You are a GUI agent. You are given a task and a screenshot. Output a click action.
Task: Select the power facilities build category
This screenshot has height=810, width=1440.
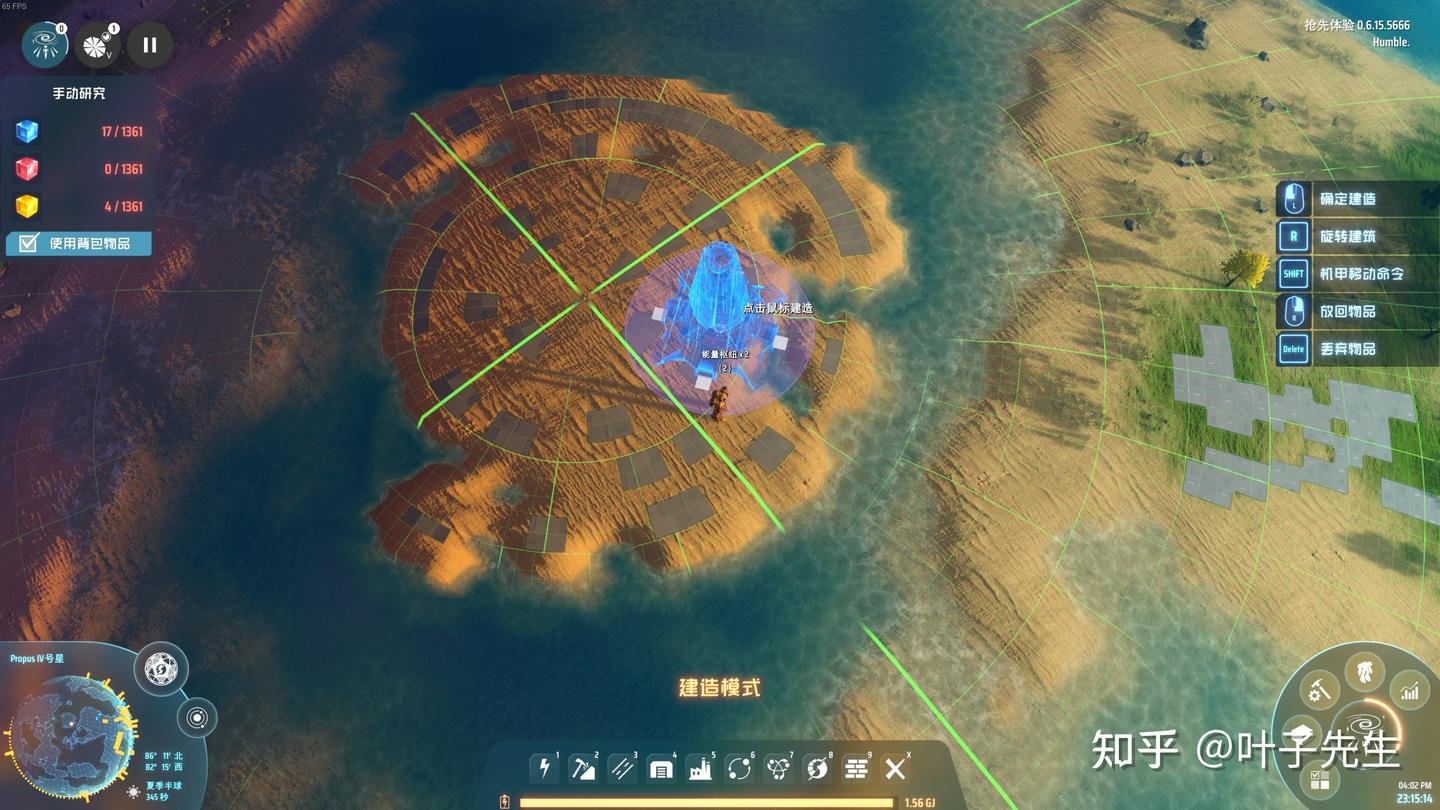click(544, 768)
